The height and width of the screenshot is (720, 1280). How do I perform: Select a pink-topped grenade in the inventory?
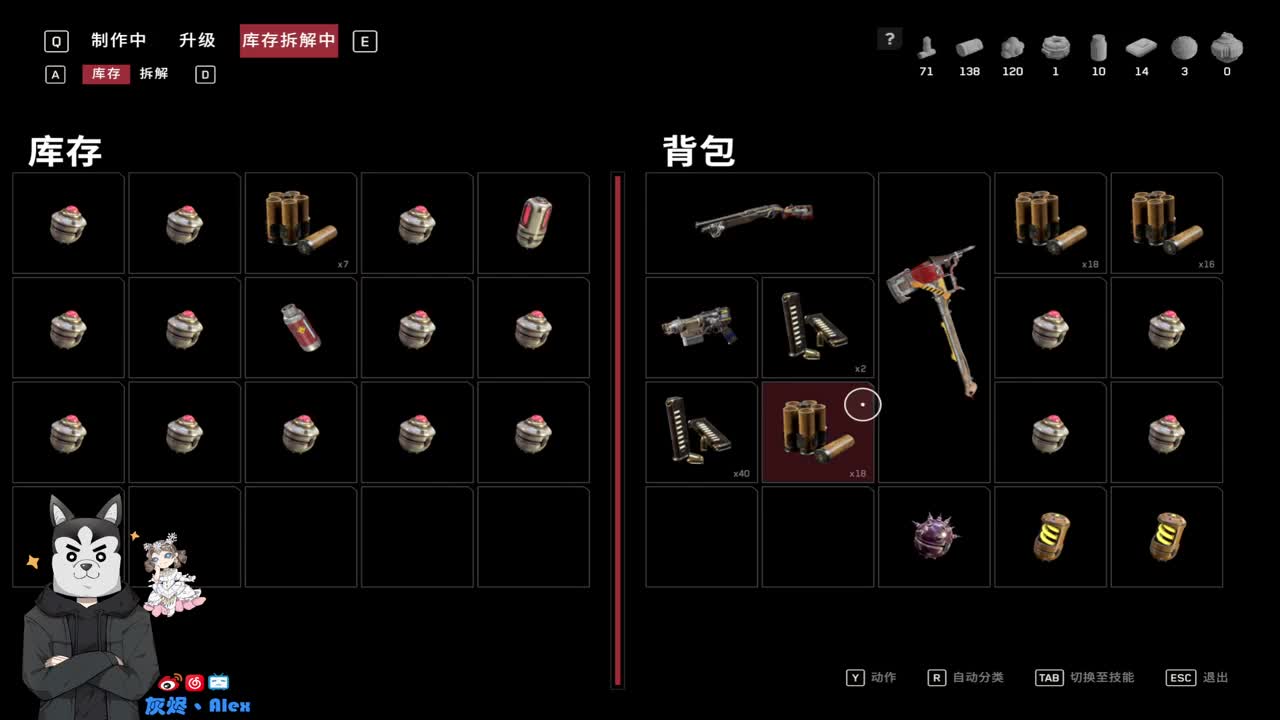[67, 222]
